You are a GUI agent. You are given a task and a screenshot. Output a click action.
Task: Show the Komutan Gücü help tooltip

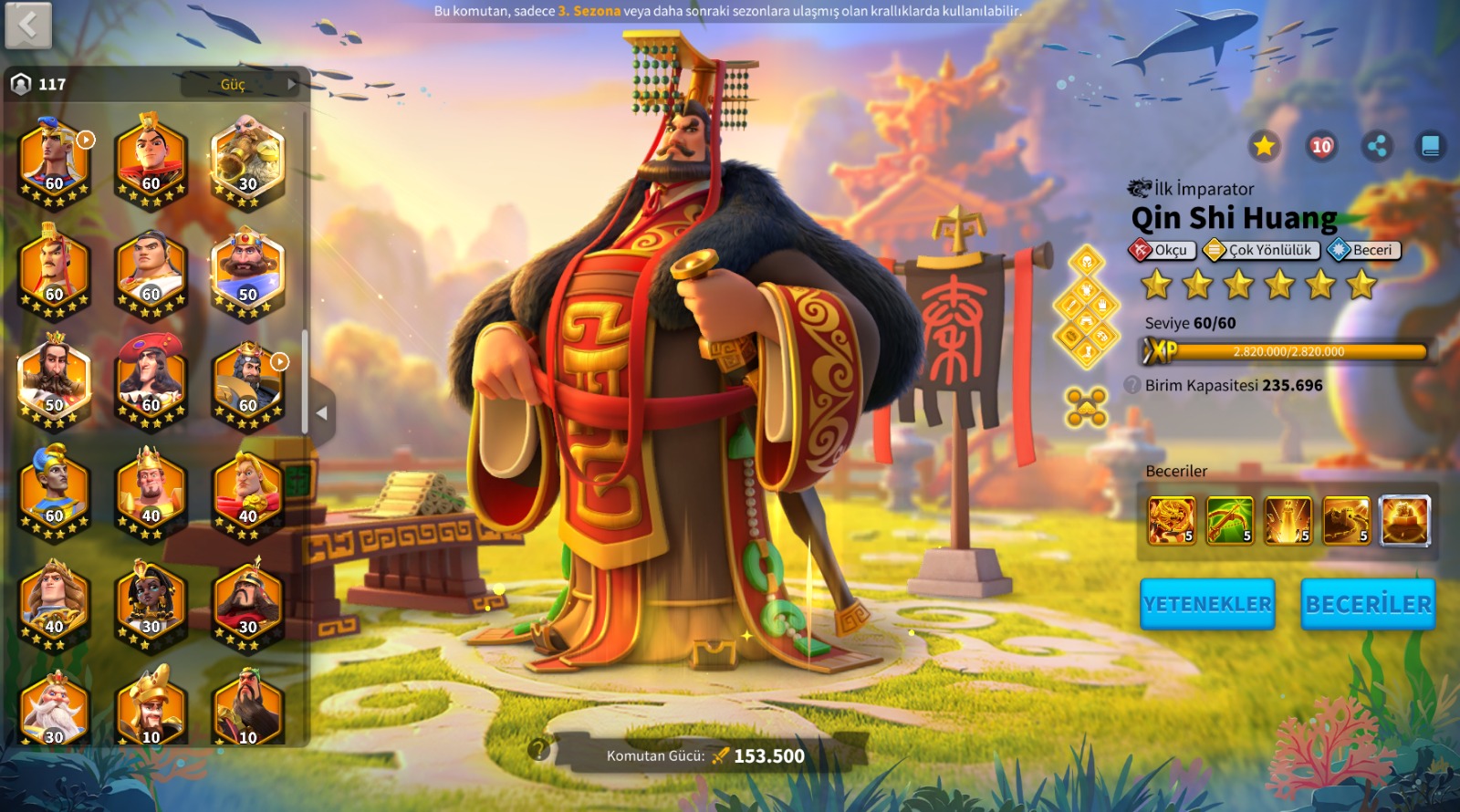pos(538,750)
